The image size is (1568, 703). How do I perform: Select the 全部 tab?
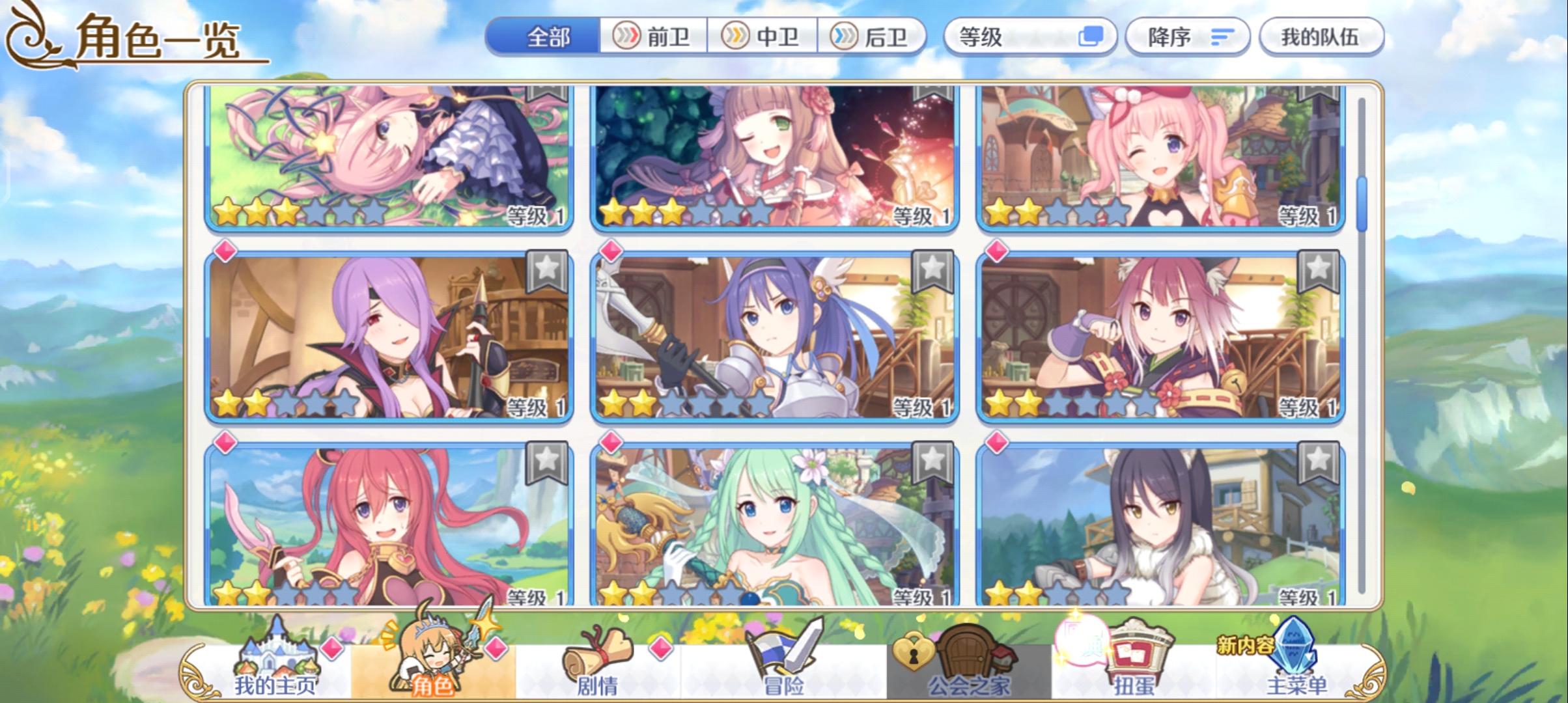[x=549, y=37]
